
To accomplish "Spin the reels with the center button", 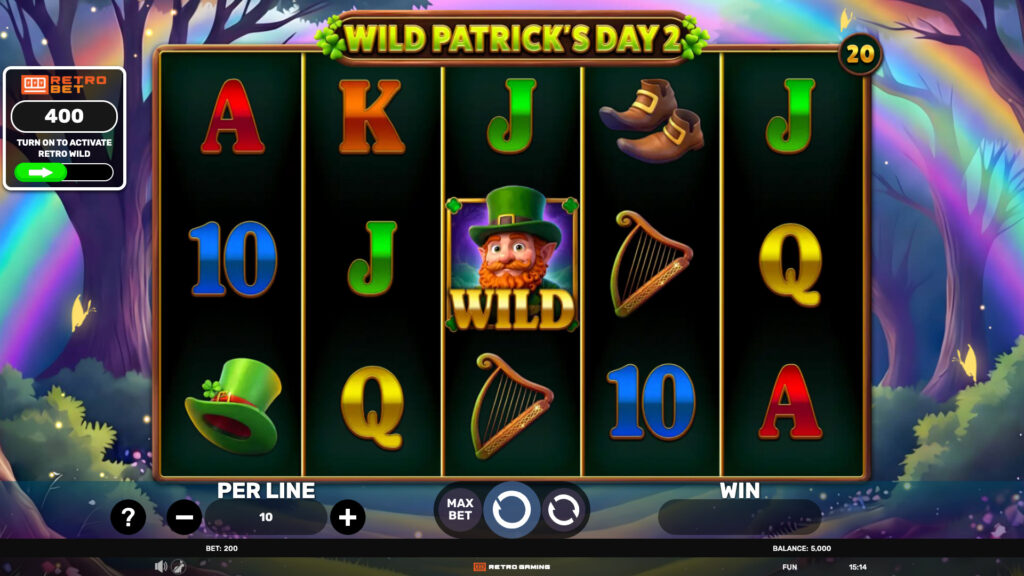I will coord(511,509).
